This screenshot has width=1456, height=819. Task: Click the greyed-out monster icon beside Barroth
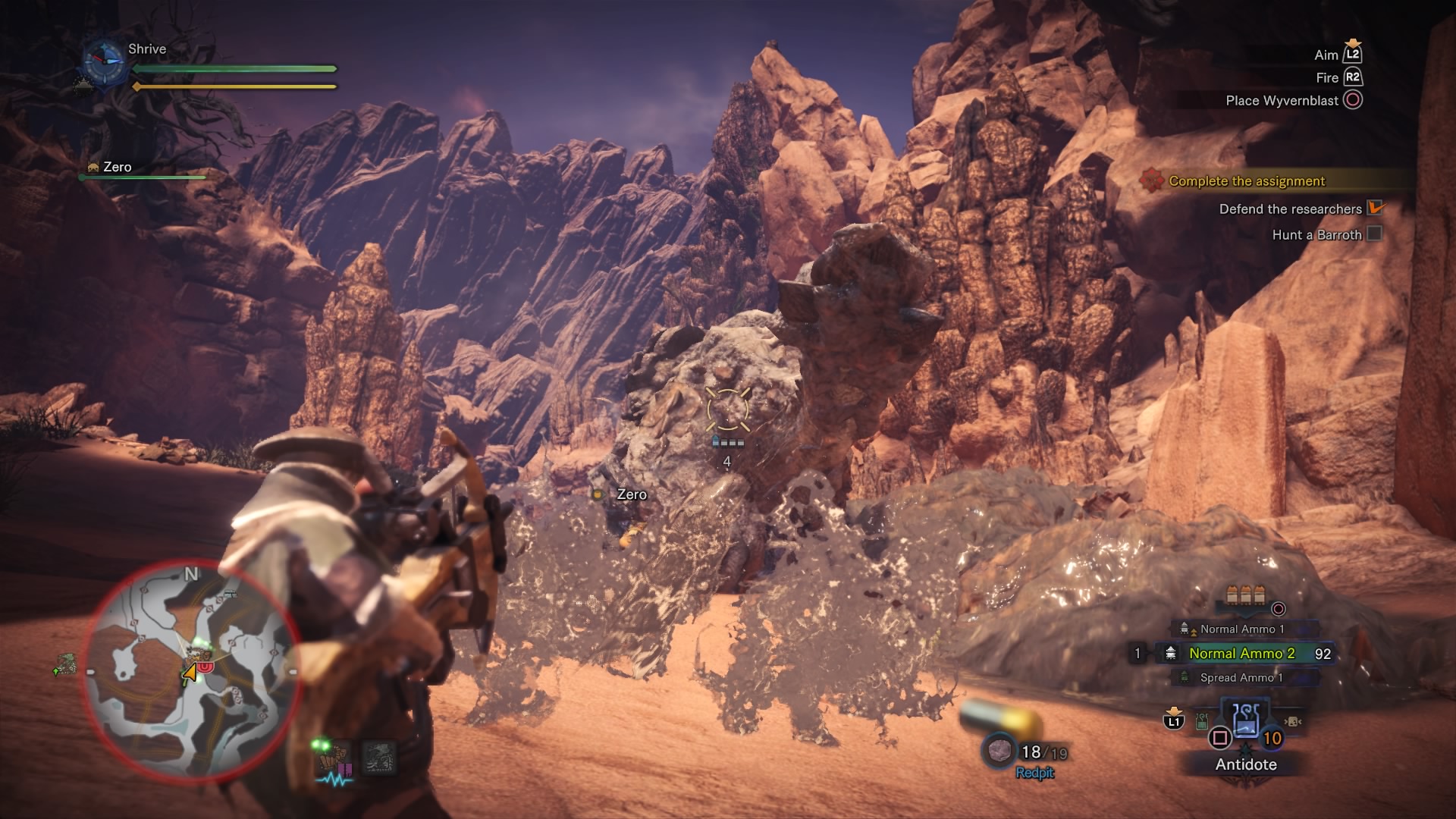click(x=378, y=757)
